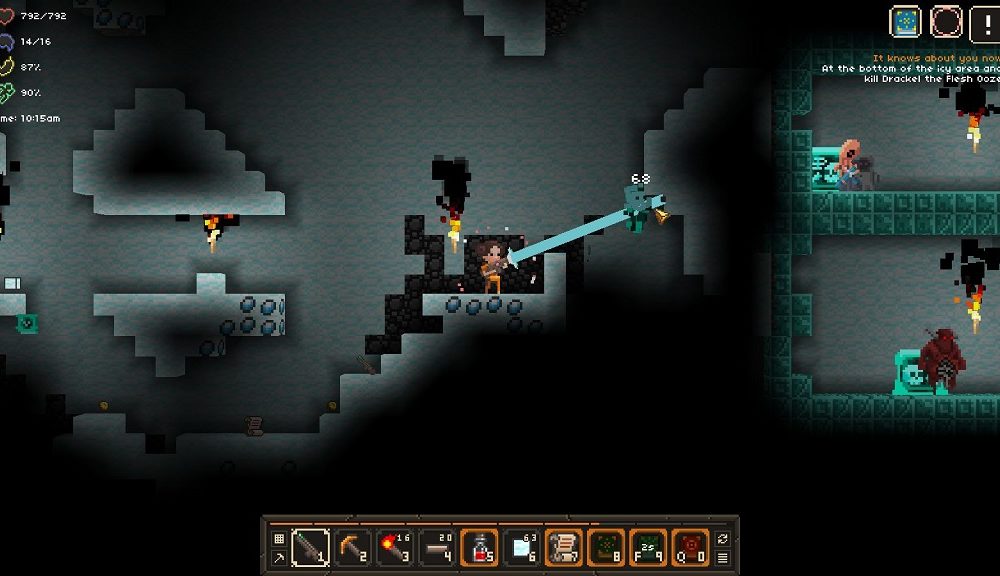Image resolution: width=1000 pixels, height=576 pixels.
Task: Open the inventory grid button on hotbar
Action: pos(279,538)
